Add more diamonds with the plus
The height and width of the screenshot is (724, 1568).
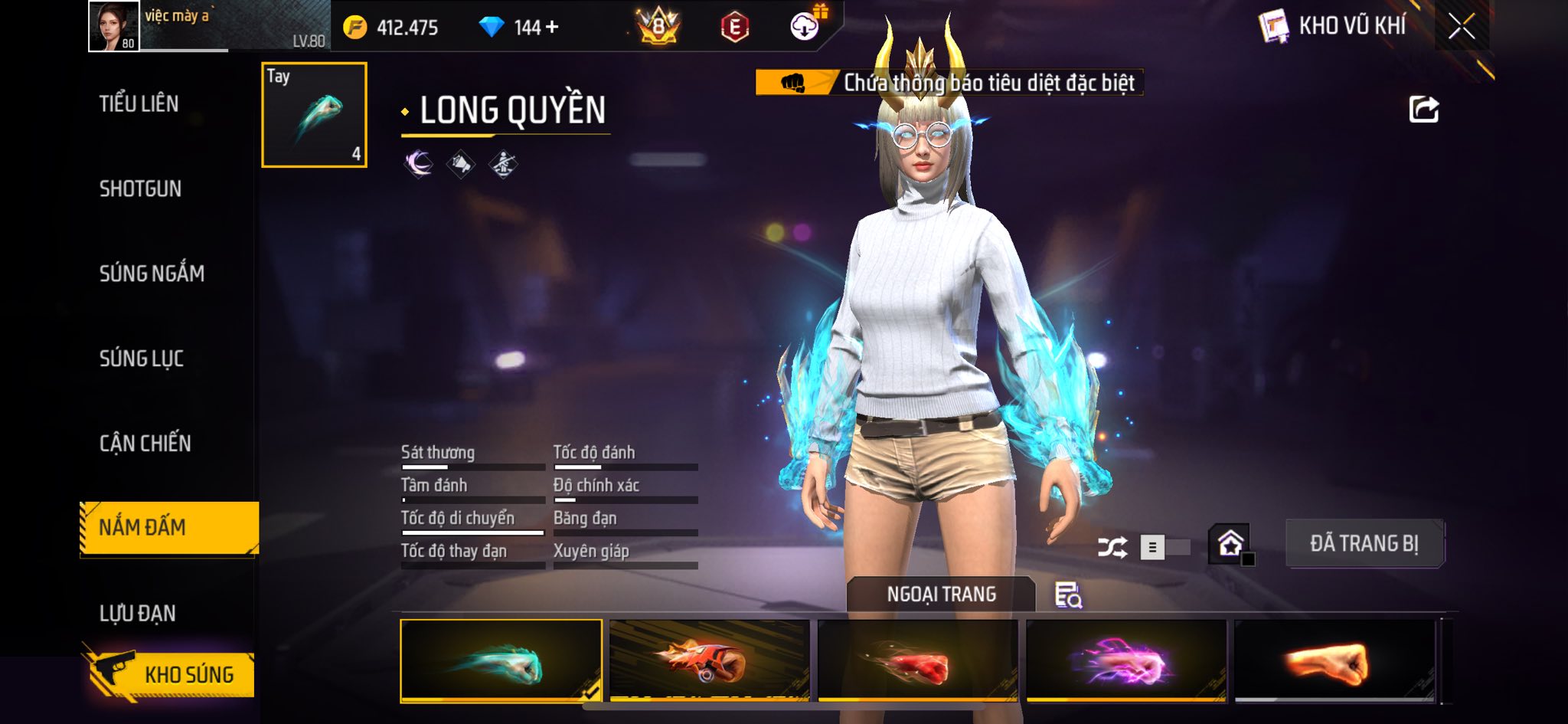click(x=552, y=28)
